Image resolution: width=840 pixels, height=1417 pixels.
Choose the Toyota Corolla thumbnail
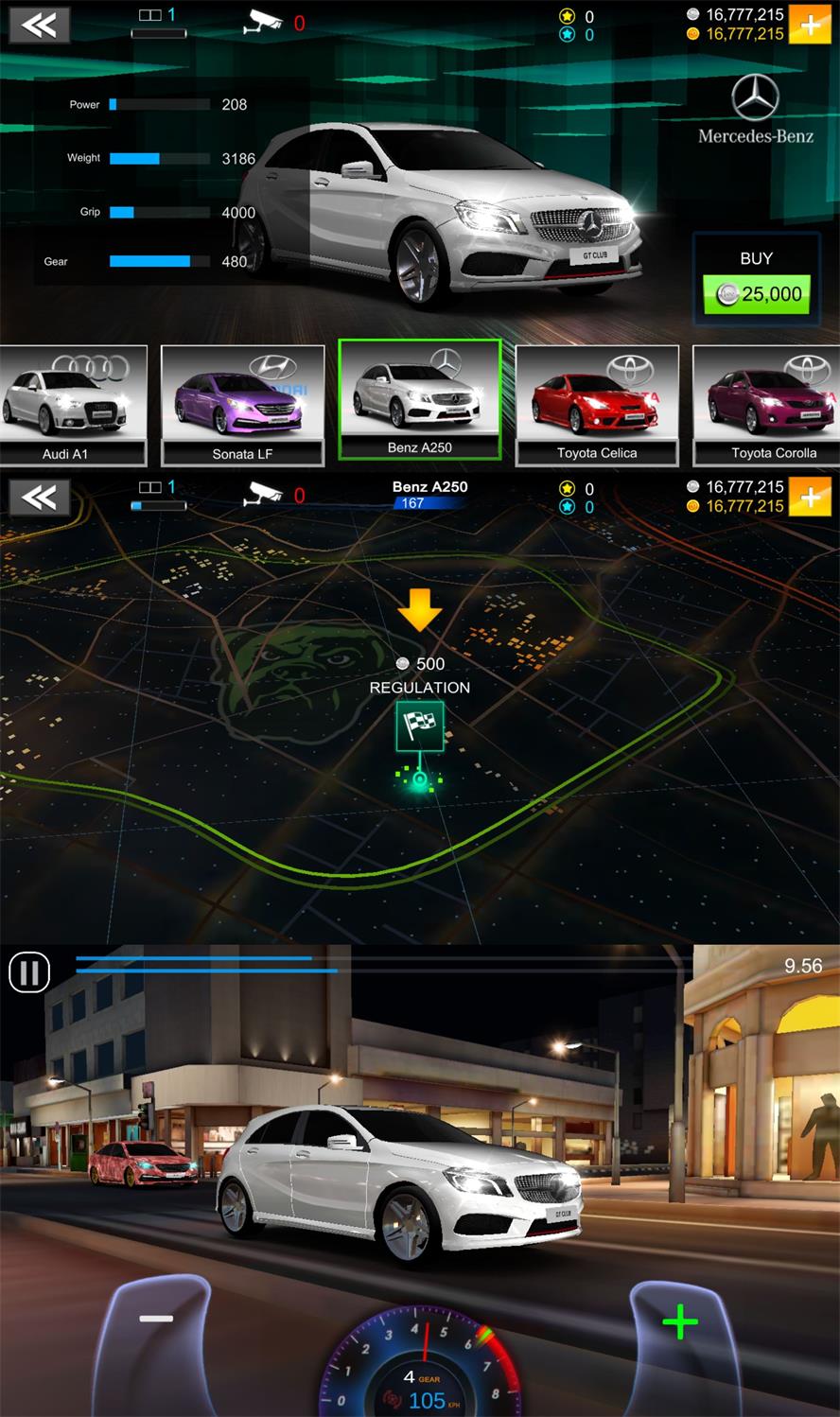[767, 406]
